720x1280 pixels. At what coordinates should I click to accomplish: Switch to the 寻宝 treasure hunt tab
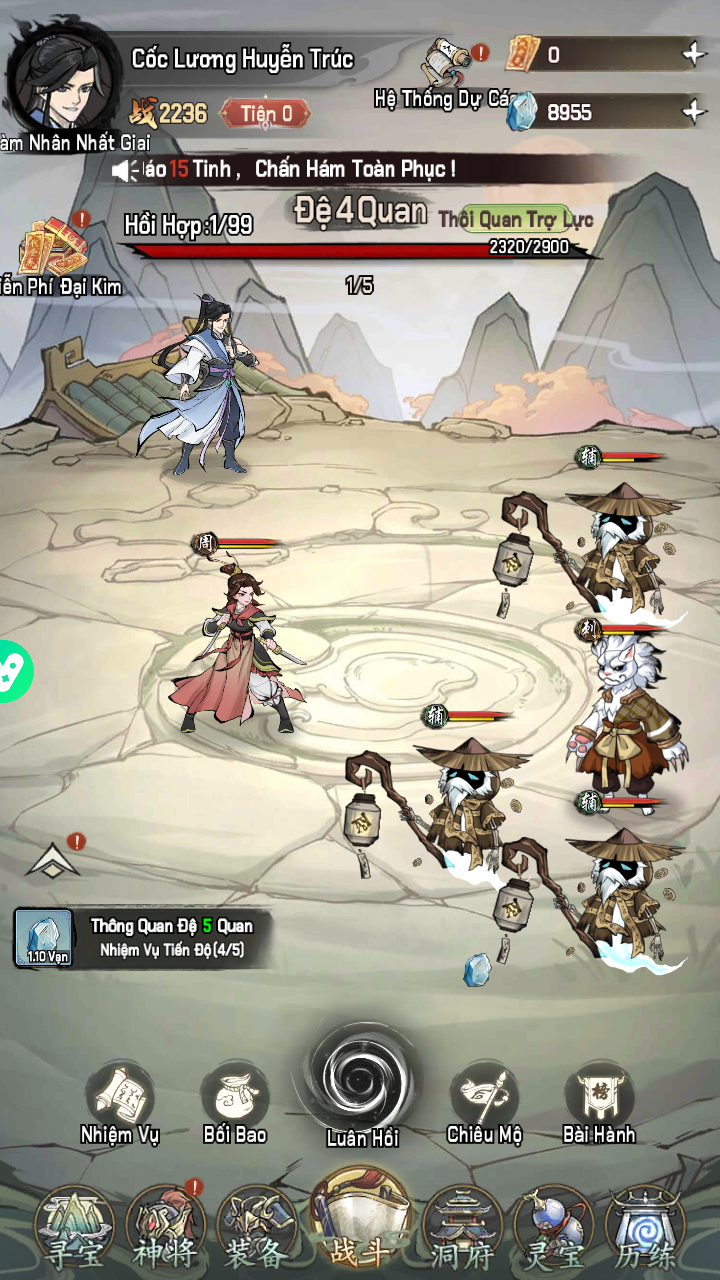tap(73, 1230)
